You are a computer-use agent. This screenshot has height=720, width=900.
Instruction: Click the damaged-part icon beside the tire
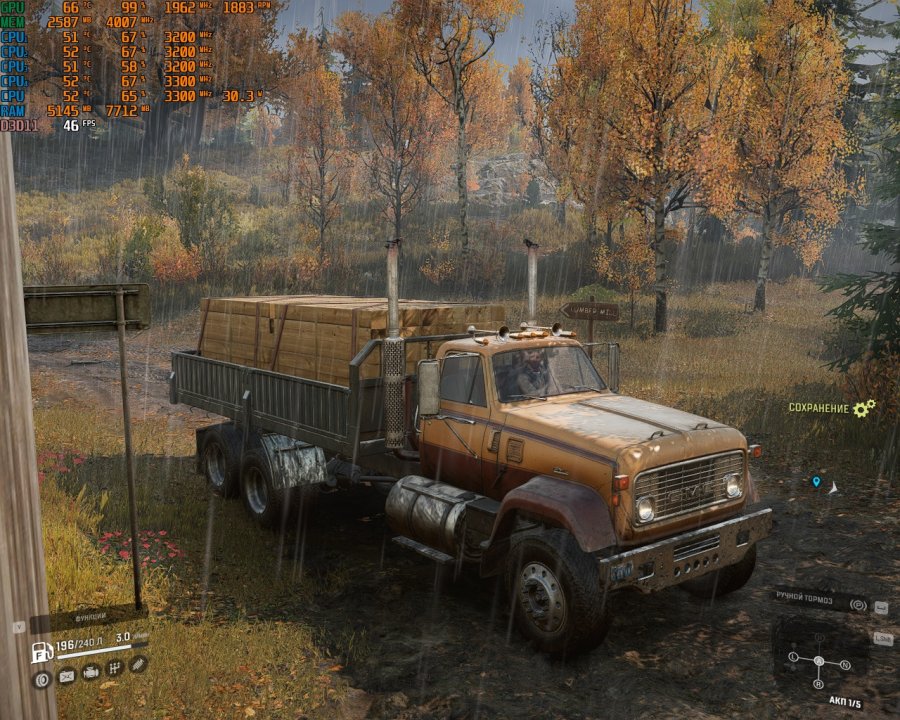[x=67, y=676]
